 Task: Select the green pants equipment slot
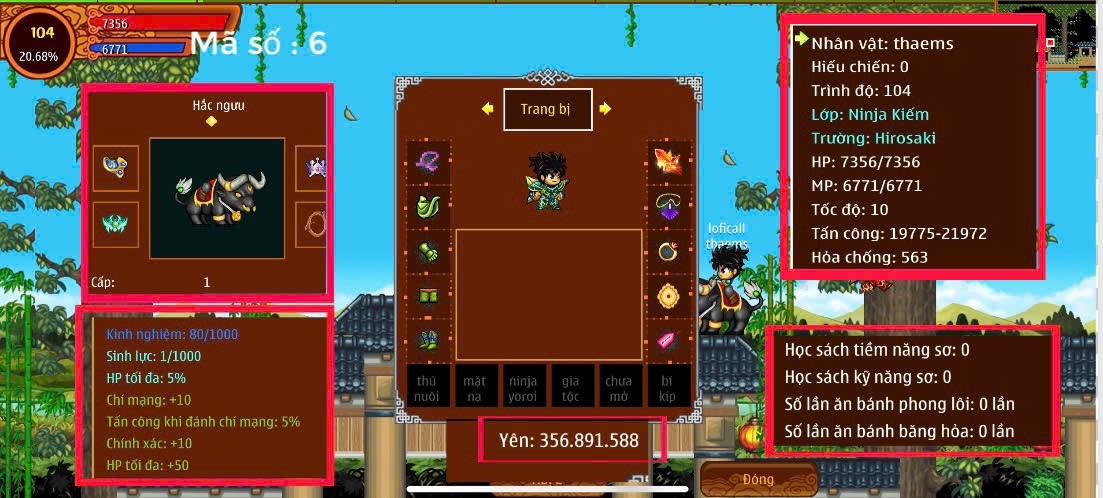coord(428,296)
